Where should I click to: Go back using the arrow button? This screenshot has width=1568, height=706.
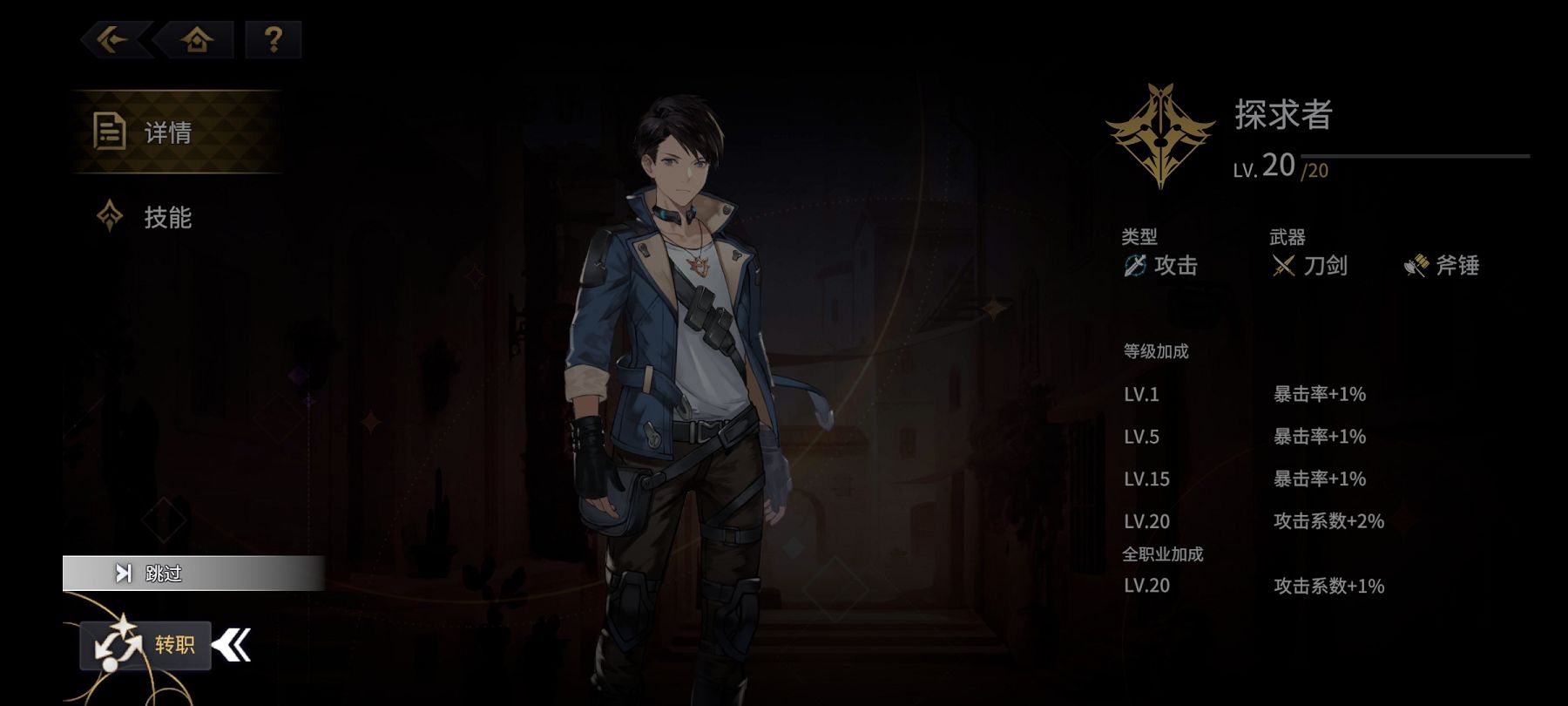click(114, 40)
